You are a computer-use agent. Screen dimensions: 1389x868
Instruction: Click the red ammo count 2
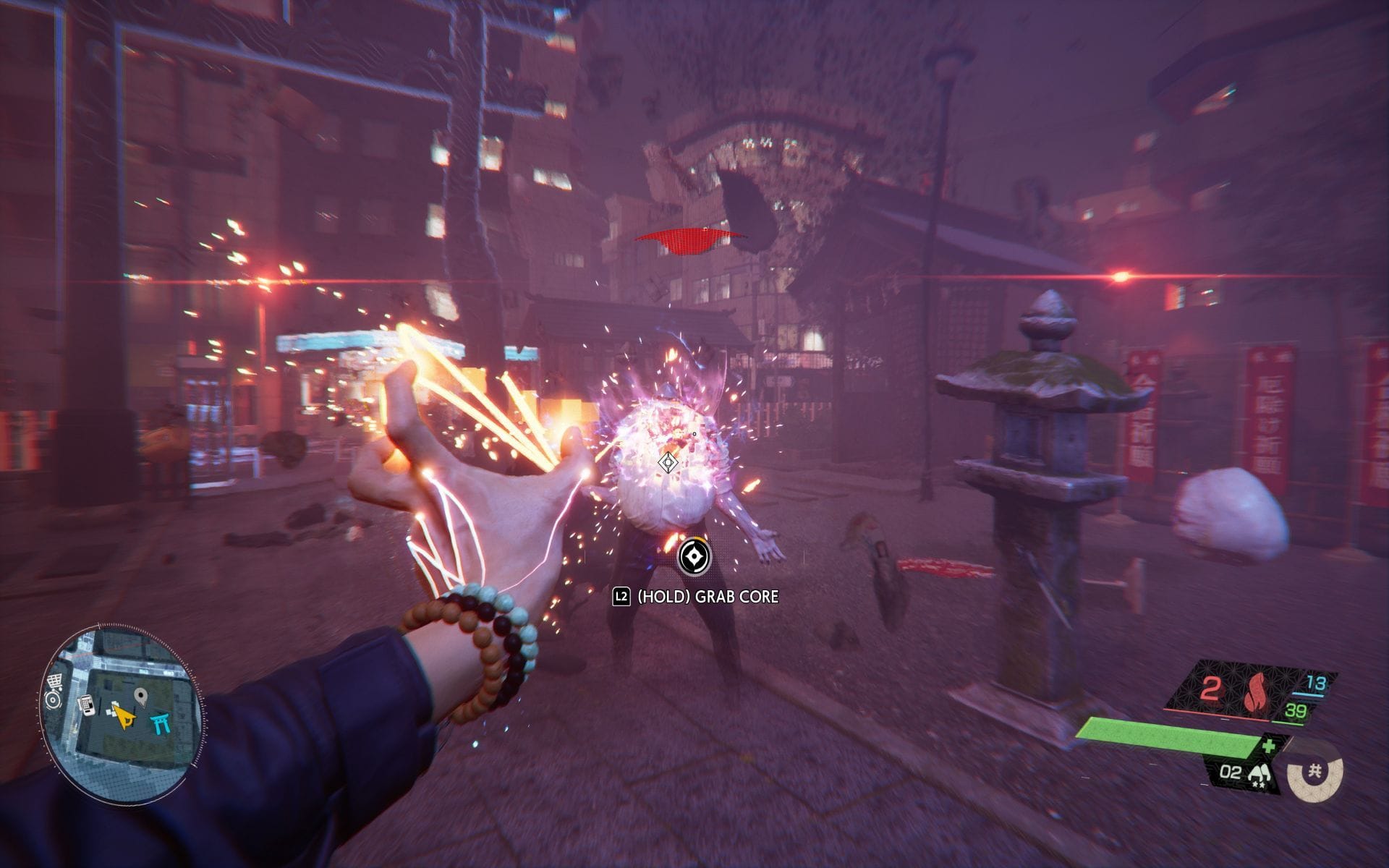[1209, 687]
